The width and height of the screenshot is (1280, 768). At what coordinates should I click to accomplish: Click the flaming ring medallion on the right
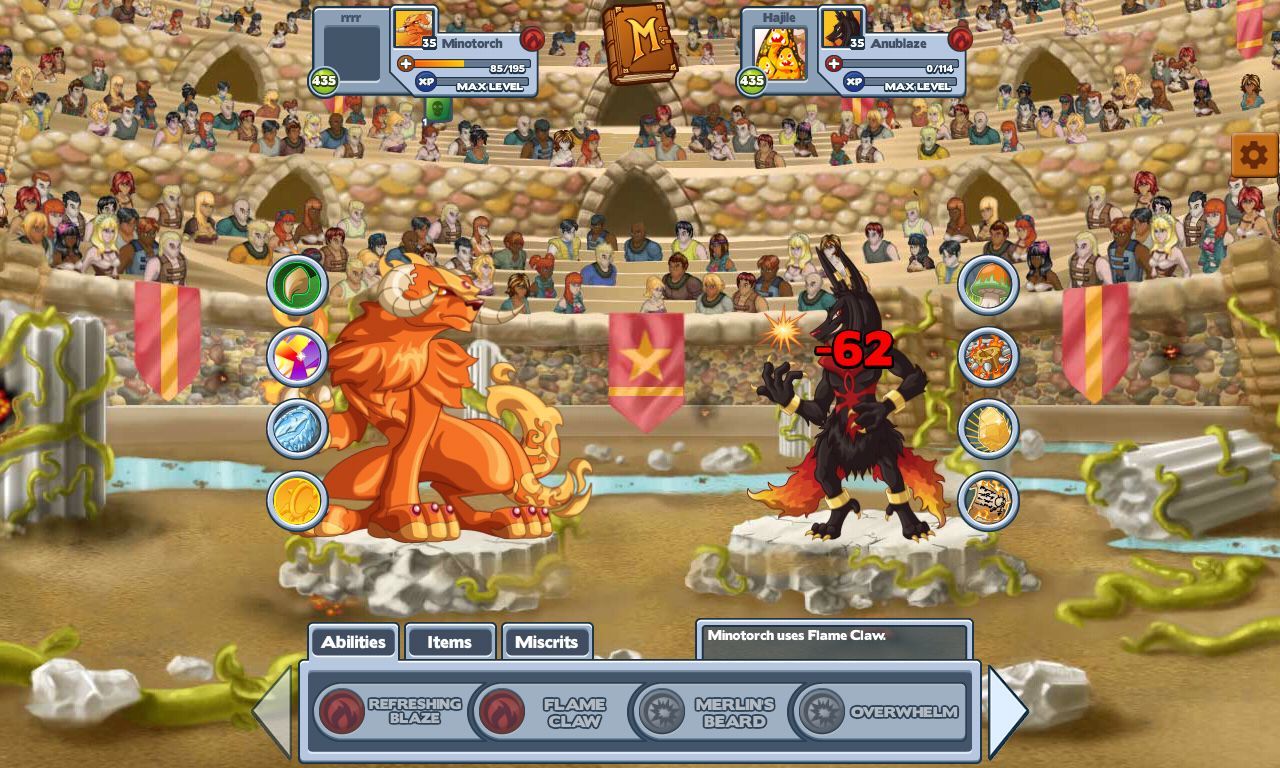(x=988, y=355)
